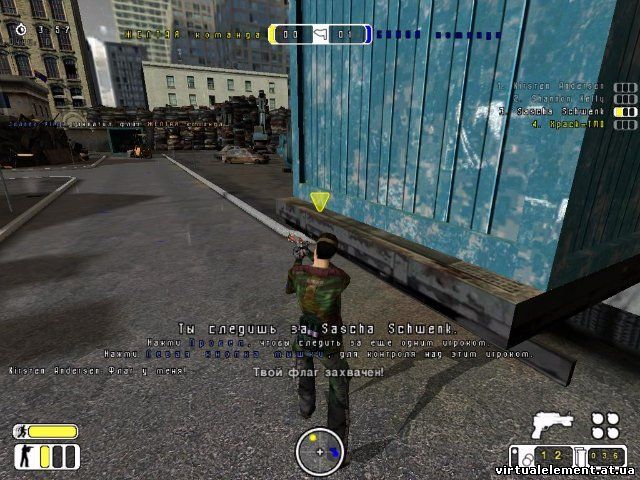This screenshot has width=640, height=480.
Task: Click the circular radar compass
Action: point(320,451)
